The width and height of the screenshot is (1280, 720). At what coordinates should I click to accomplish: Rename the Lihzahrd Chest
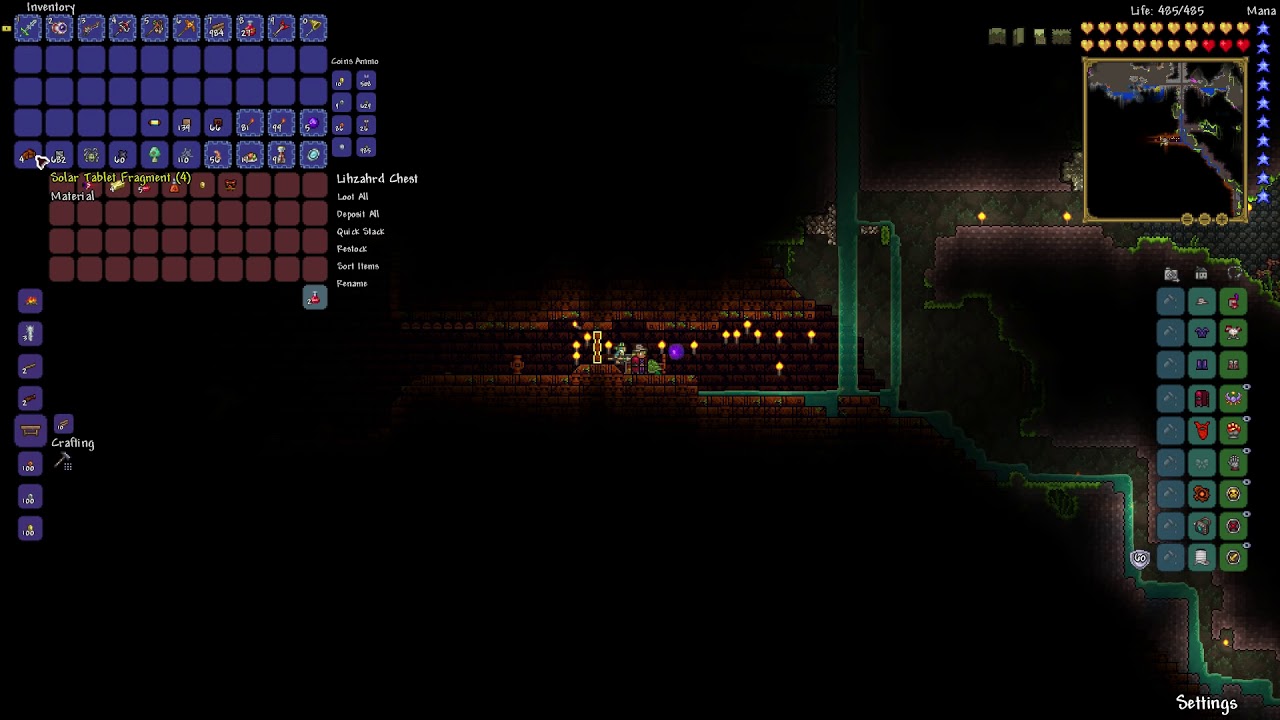tap(351, 284)
